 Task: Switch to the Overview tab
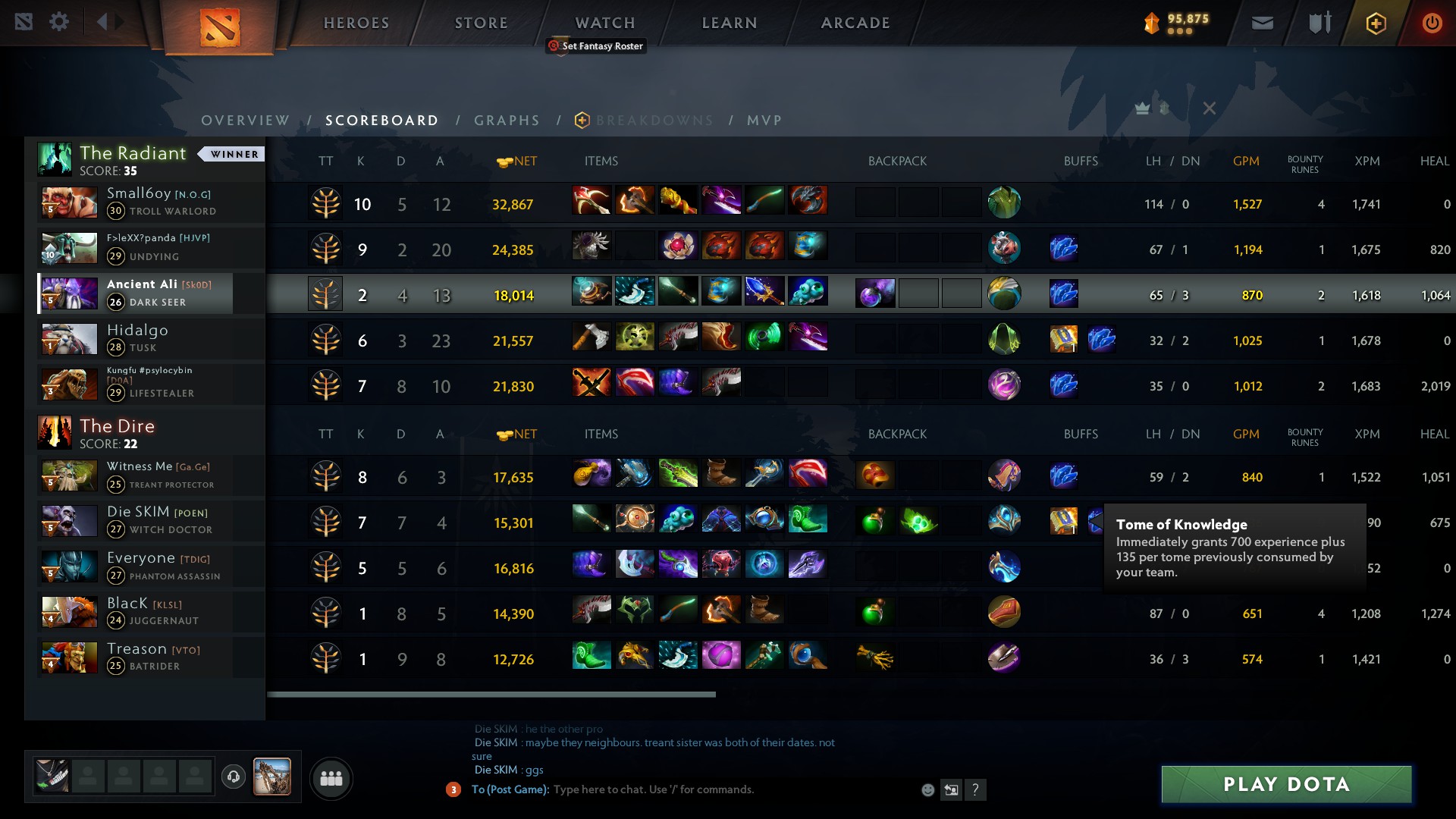pyautogui.click(x=245, y=121)
